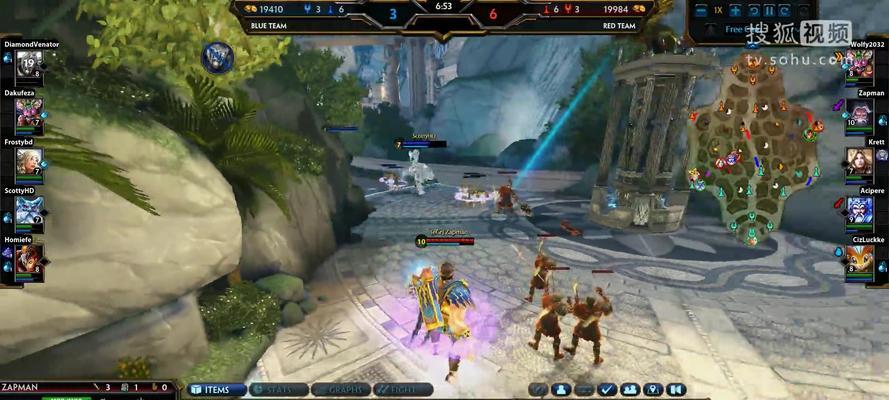Select Homiefe's player portrait
889x400 pixels.
pos(28,259)
